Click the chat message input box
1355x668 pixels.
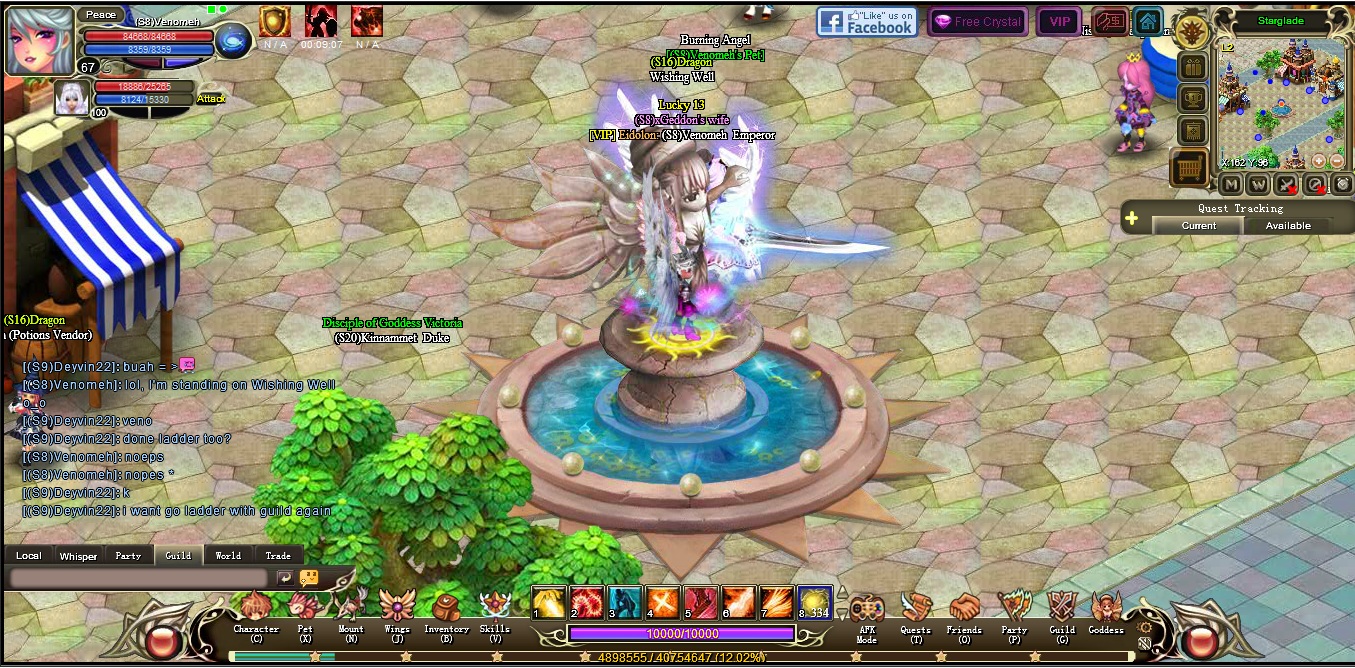pos(138,578)
